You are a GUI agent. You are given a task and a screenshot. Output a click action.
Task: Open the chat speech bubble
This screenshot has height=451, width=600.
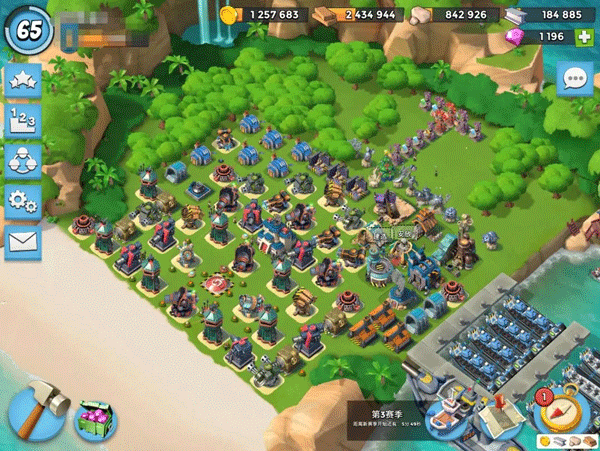pos(575,78)
